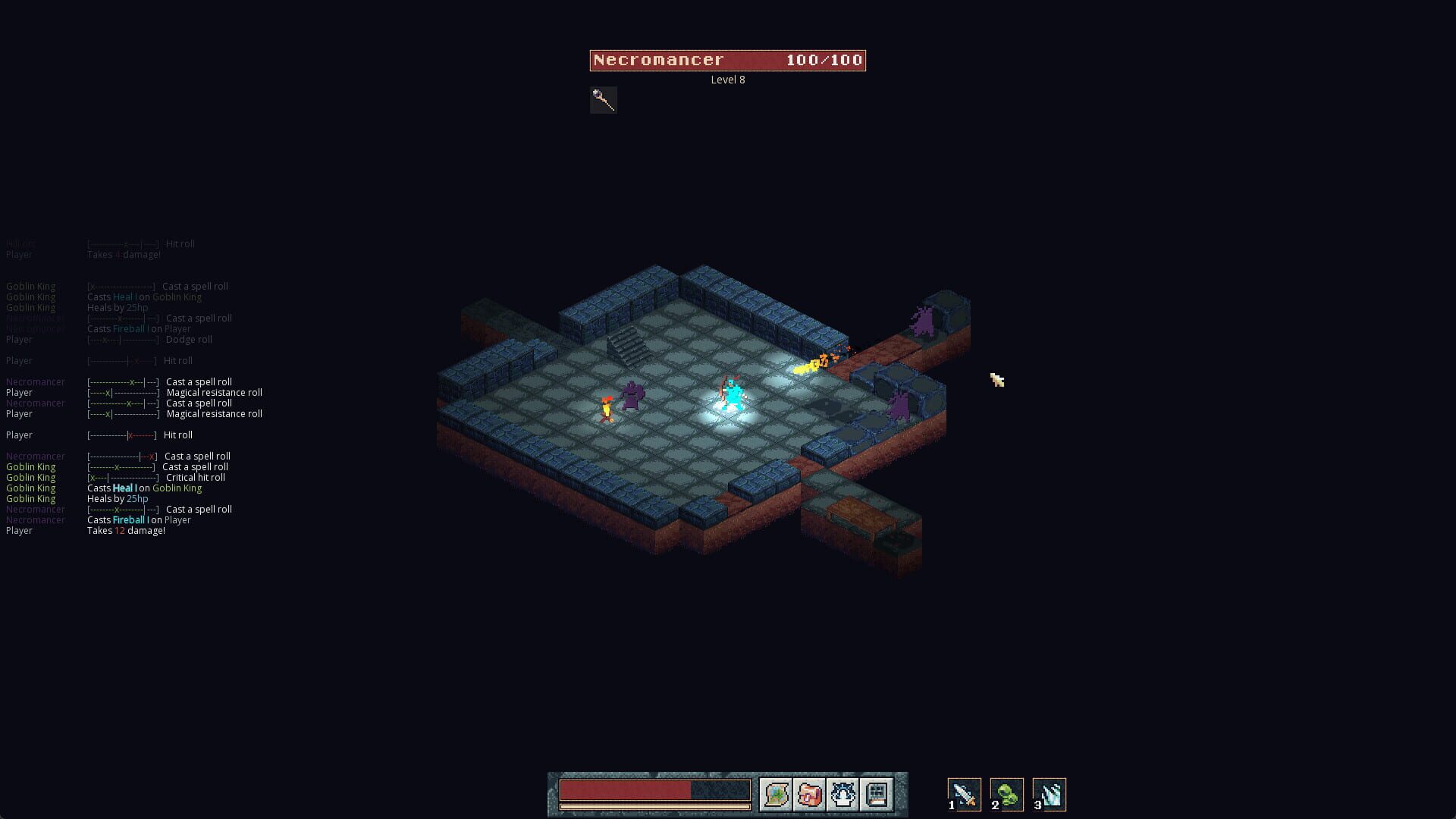Open the inventory bag icon
Viewport: 1456px width, 819px height.
810,795
